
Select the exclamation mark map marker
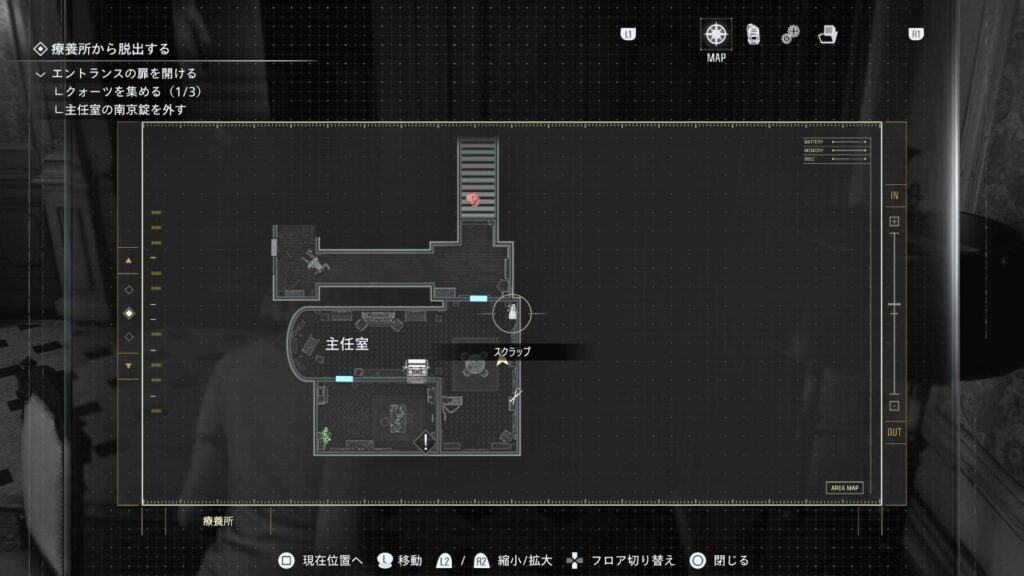point(427,440)
